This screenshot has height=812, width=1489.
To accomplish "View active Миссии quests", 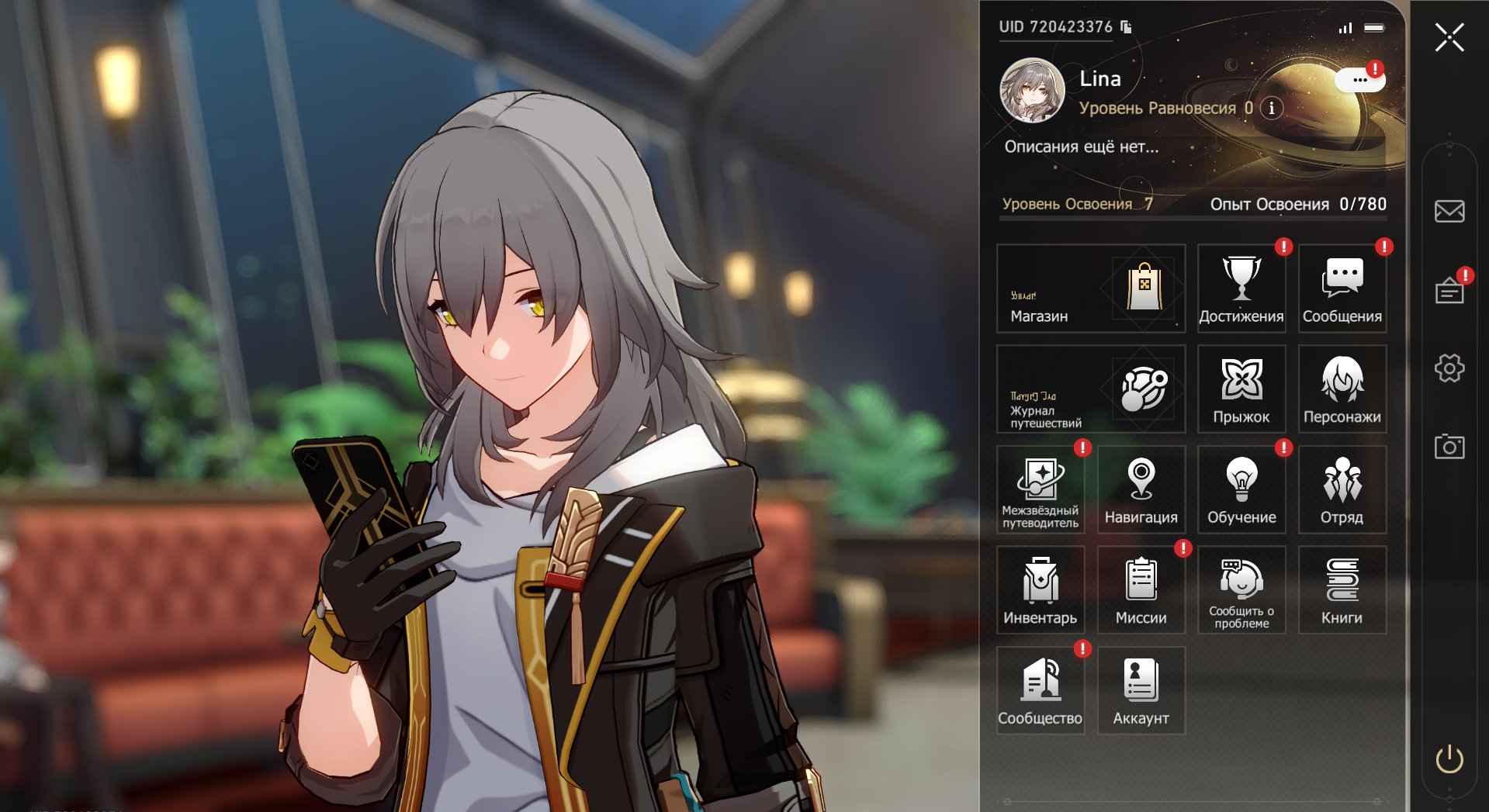I will coord(1141,589).
